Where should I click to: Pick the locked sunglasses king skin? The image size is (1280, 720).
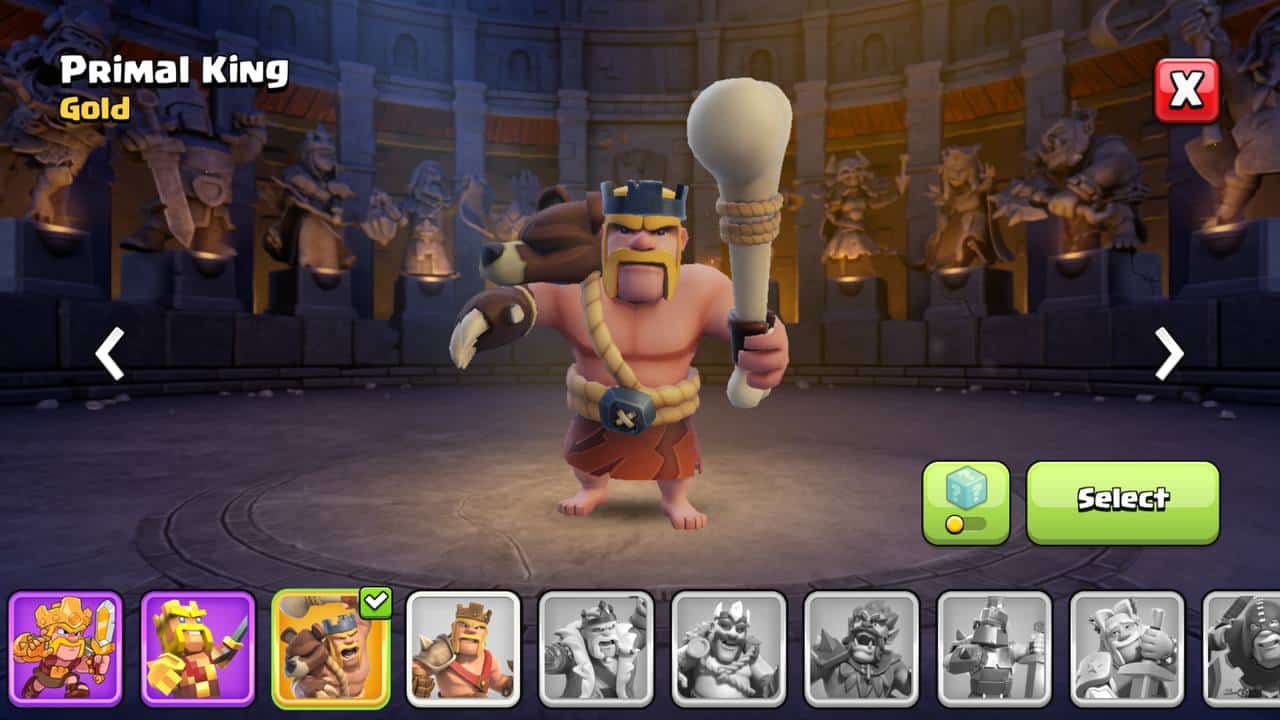tap(729, 648)
